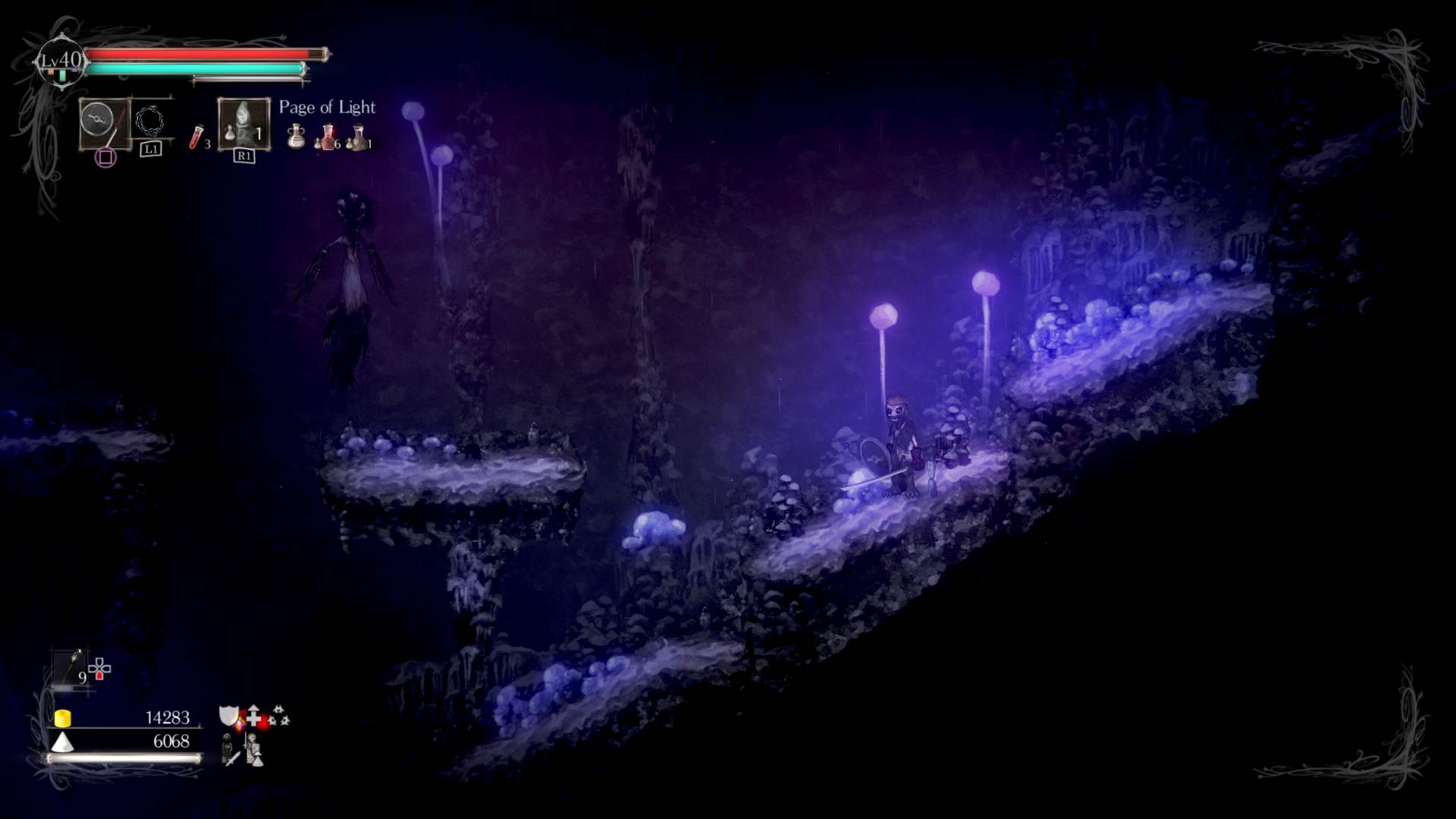Click the torch slot with count 9

(x=71, y=667)
